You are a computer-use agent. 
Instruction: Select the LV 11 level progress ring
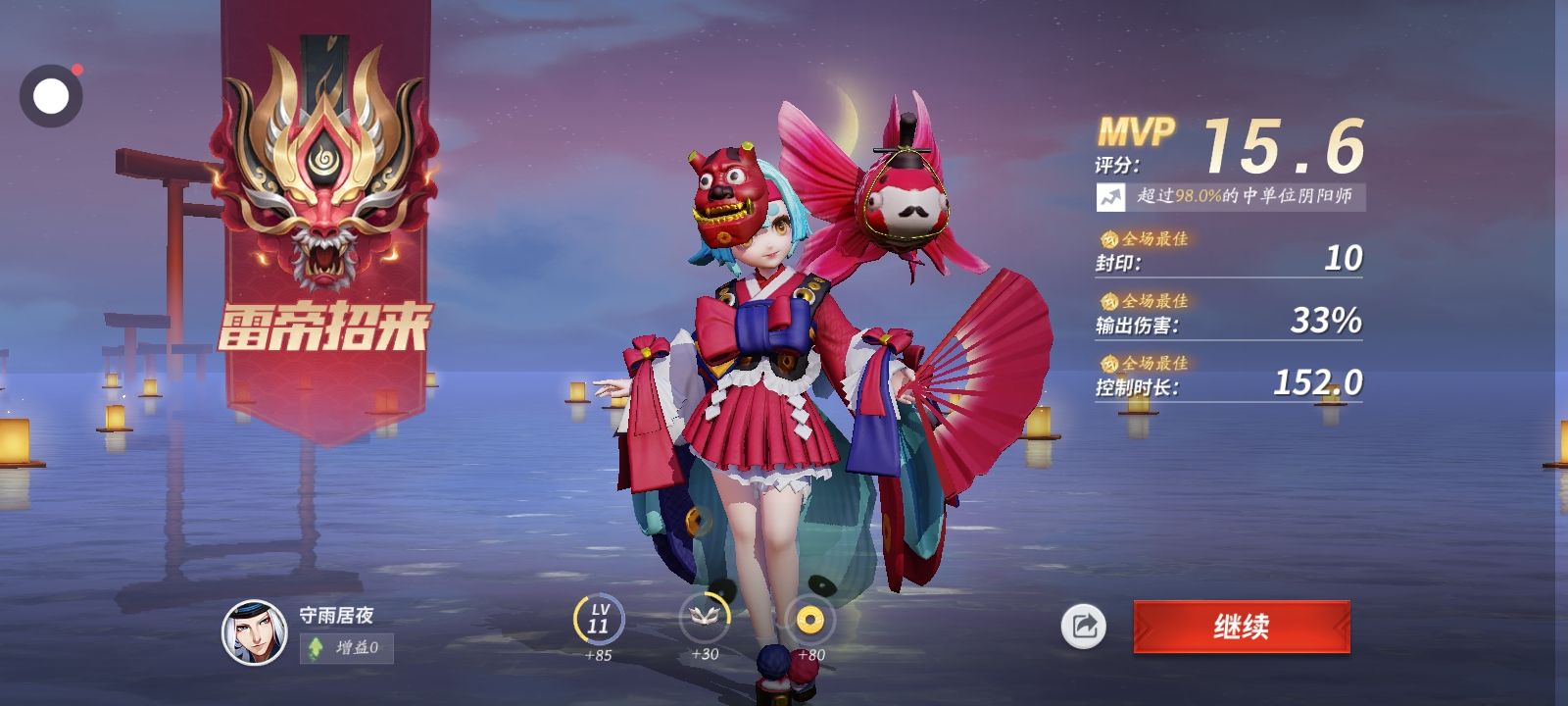pyautogui.click(x=598, y=620)
